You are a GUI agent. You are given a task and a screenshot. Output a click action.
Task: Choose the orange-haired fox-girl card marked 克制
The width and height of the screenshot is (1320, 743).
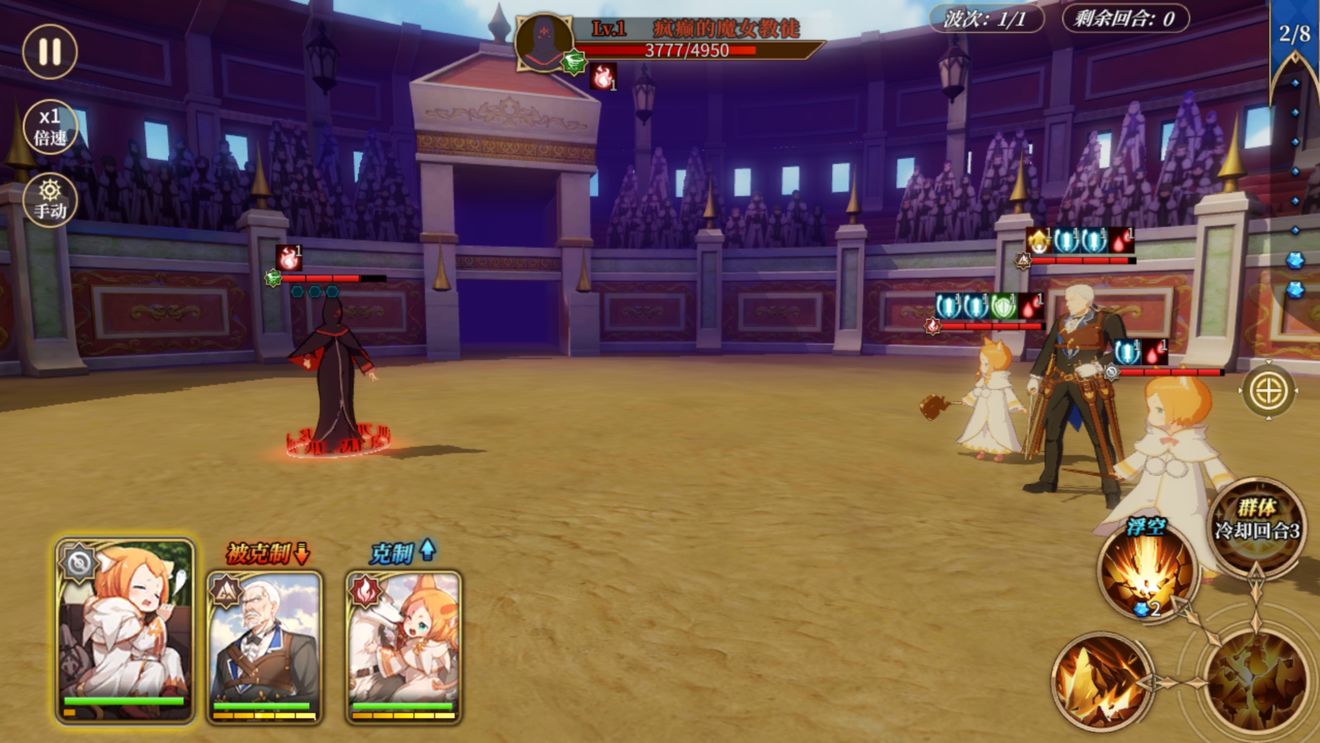(x=404, y=645)
